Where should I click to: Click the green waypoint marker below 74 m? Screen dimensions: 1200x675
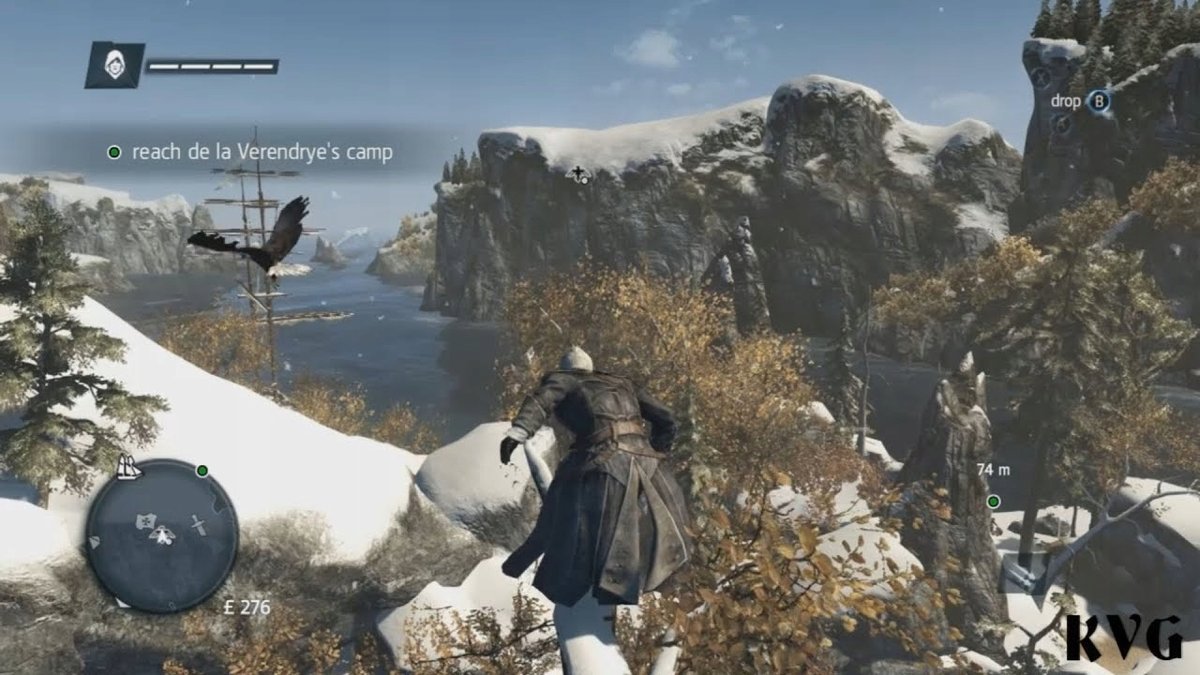coord(993,501)
